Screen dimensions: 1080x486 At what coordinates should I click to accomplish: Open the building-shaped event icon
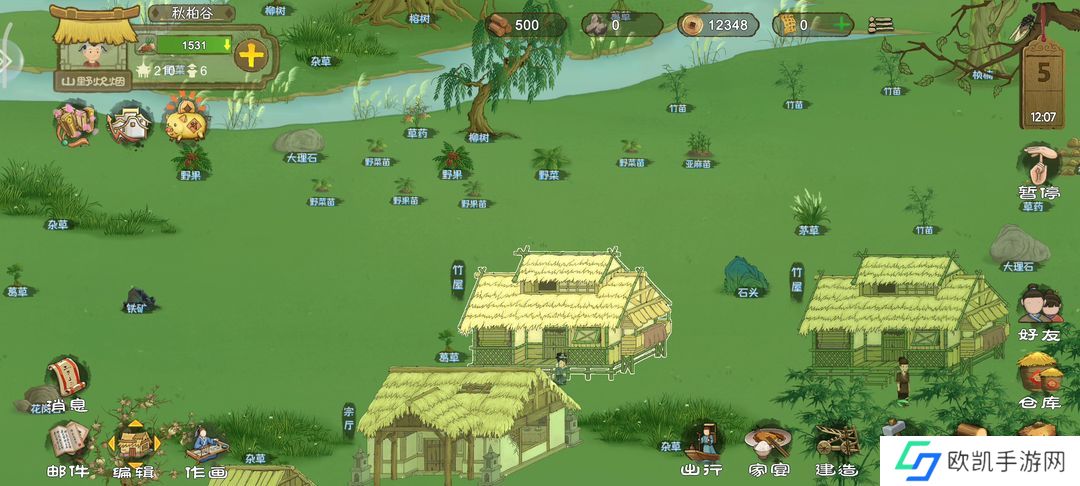[x=130, y=123]
